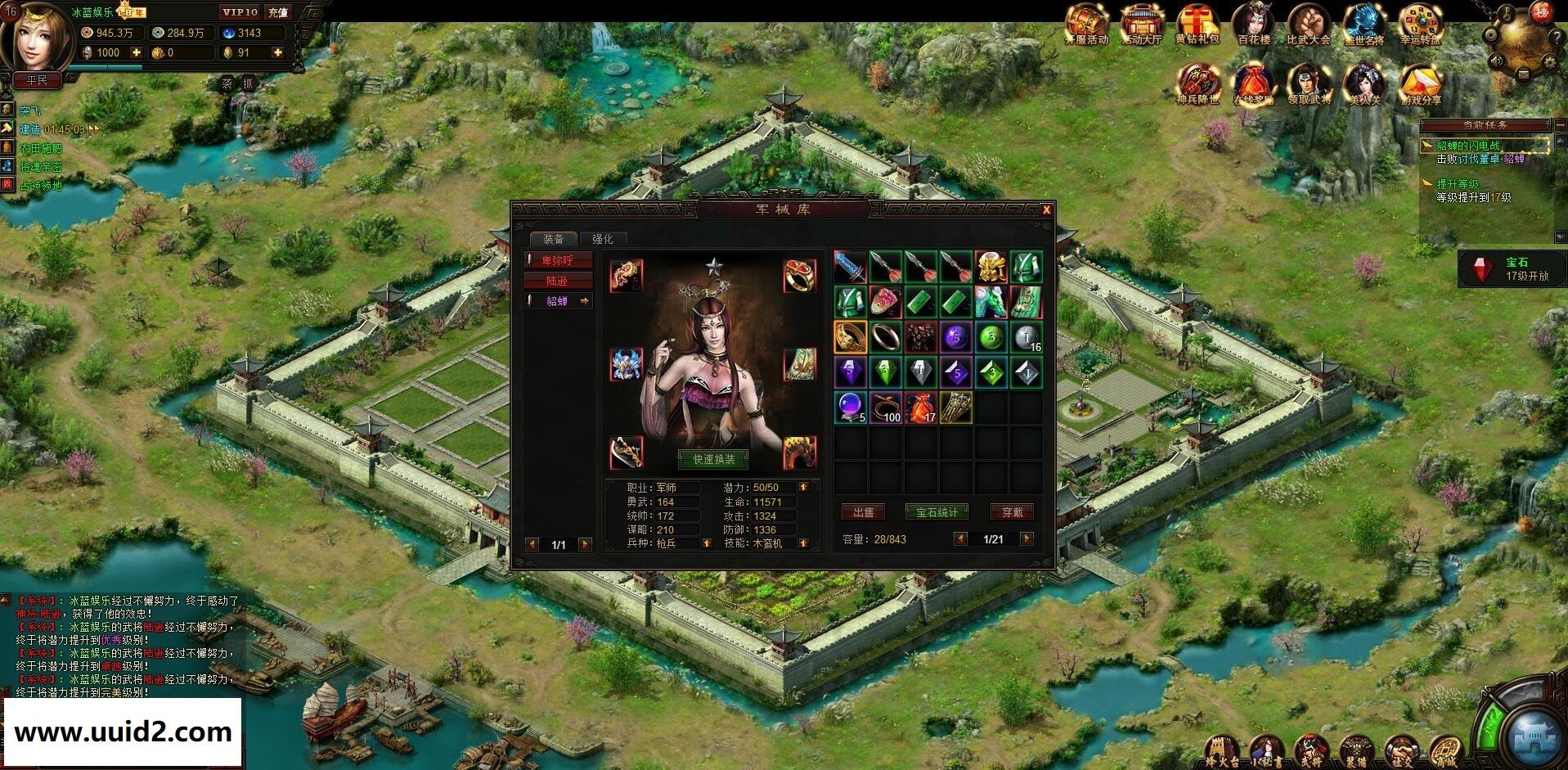Viewport: 1568px width, 770px height.
Task: Sell item with the 出售 button
Action: [x=863, y=512]
